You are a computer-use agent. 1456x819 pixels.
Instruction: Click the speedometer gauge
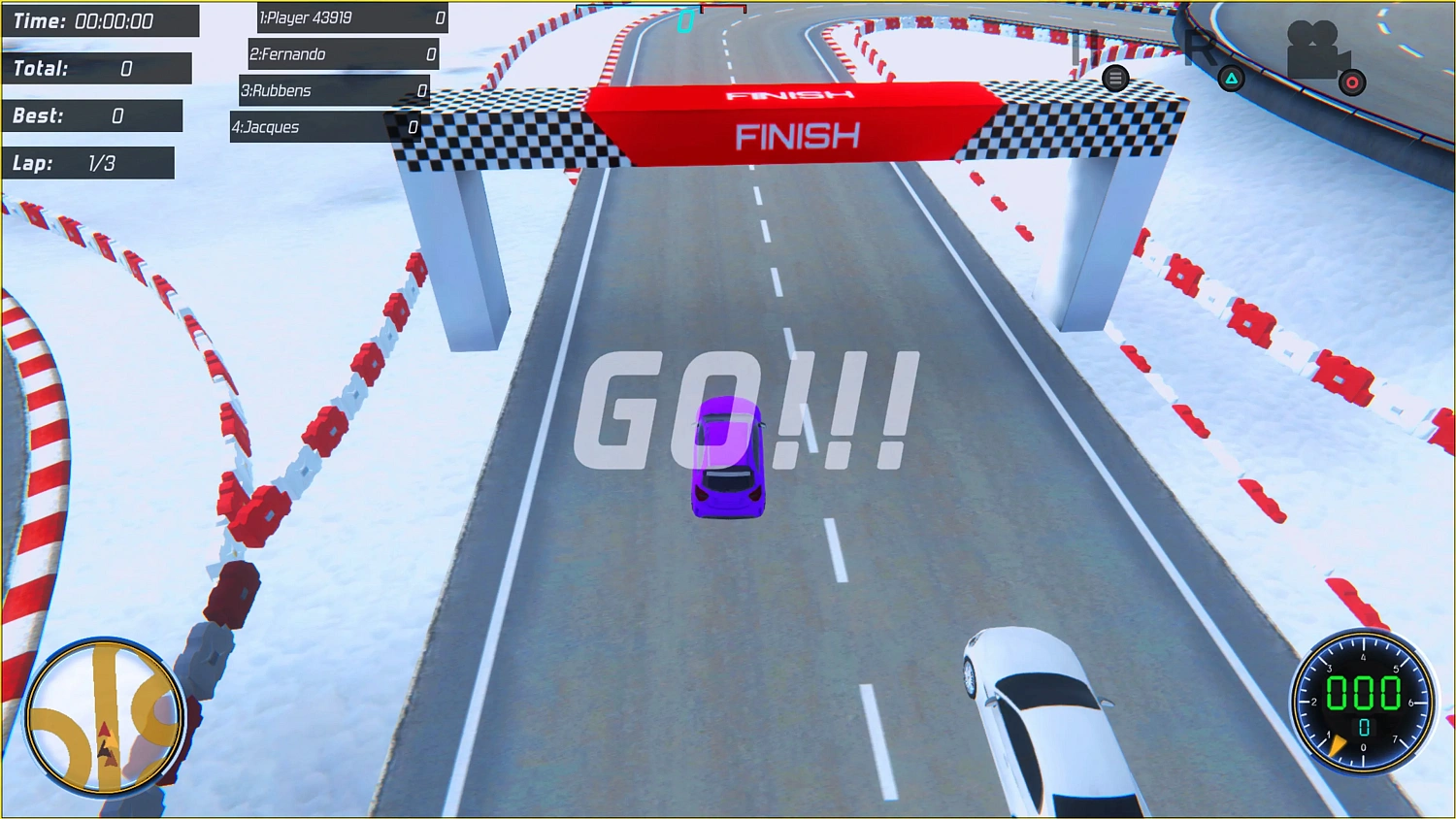1364,701
